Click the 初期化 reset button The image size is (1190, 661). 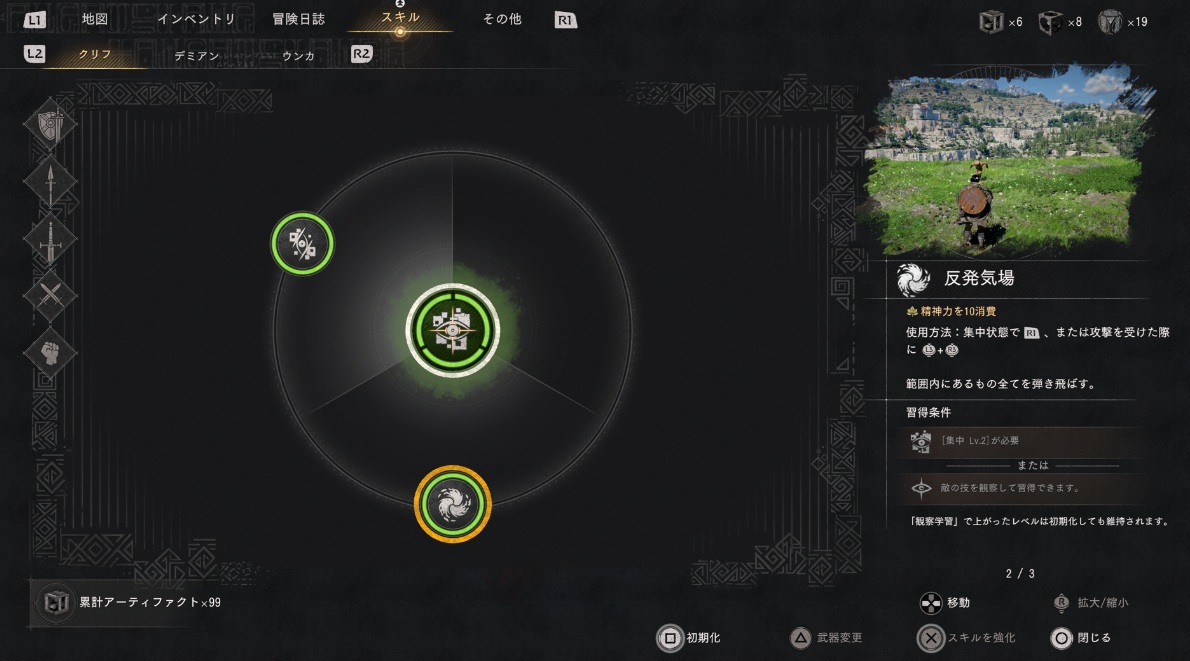click(x=690, y=637)
